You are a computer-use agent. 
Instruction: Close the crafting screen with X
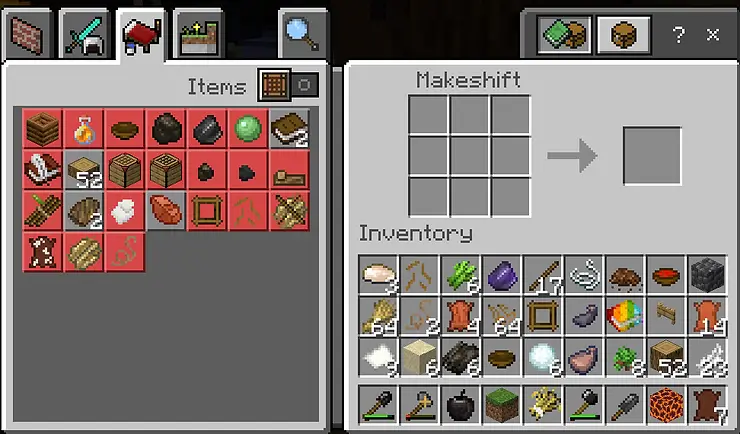[x=713, y=34]
